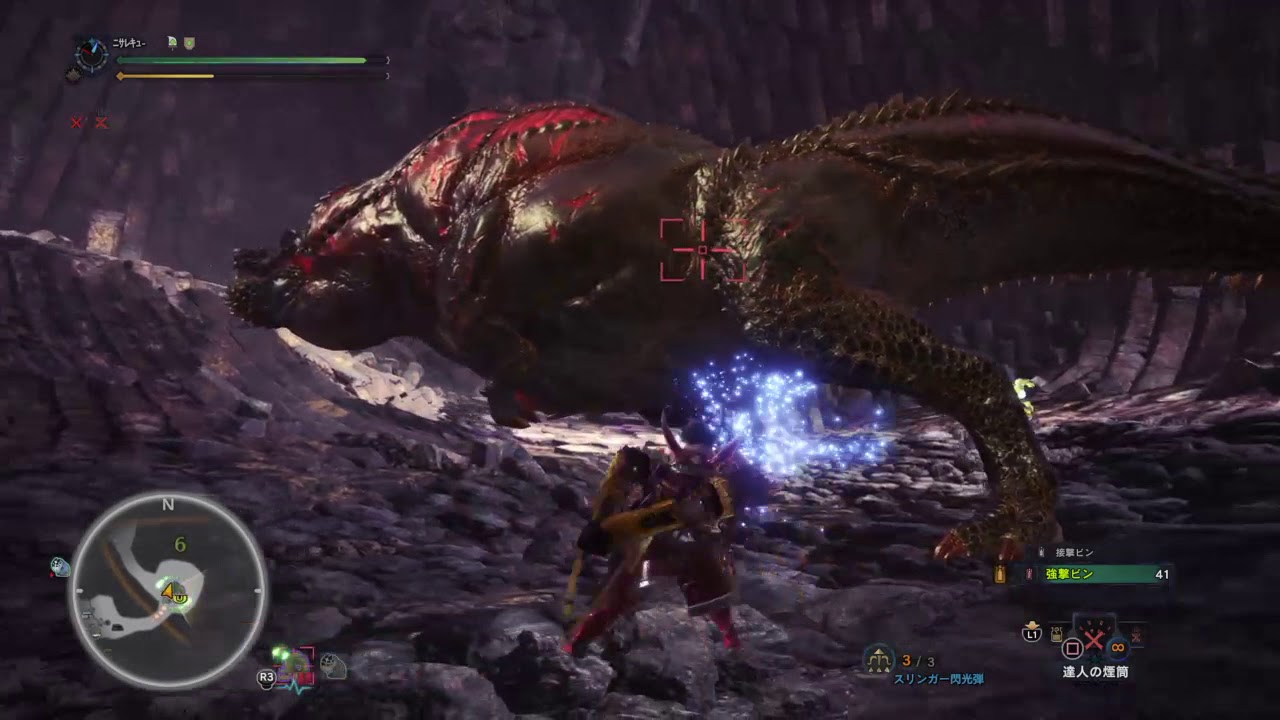Image resolution: width=1280 pixels, height=720 pixels.
Task: Open the circular area minimap
Action: pyautogui.click(x=167, y=591)
